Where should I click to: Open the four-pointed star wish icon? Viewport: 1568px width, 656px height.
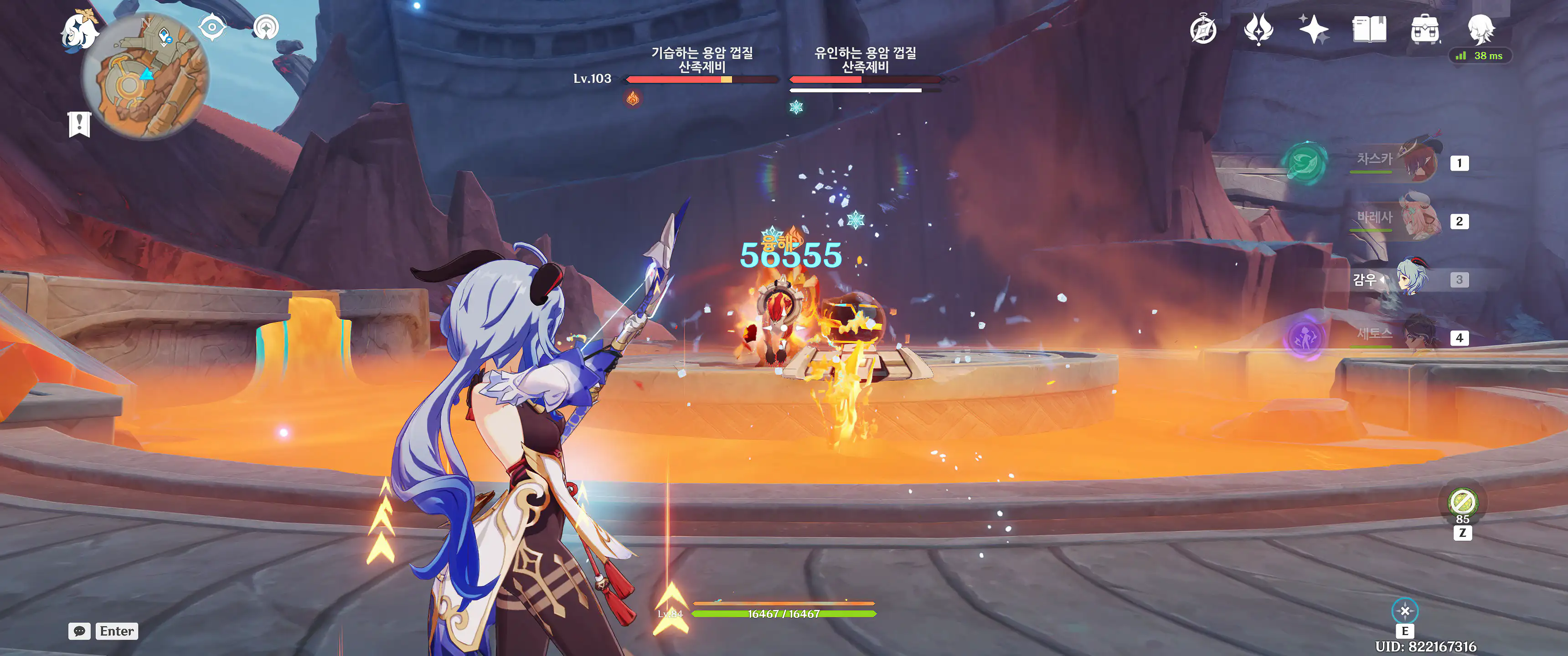[x=1313, y=29]
